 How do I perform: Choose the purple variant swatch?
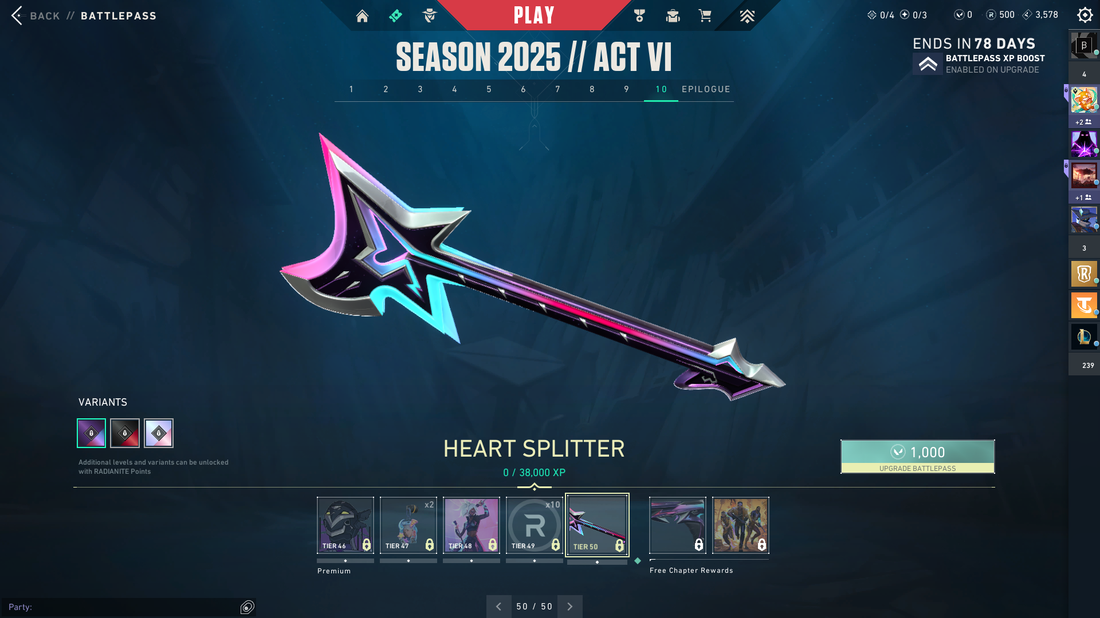pos(92,433)
